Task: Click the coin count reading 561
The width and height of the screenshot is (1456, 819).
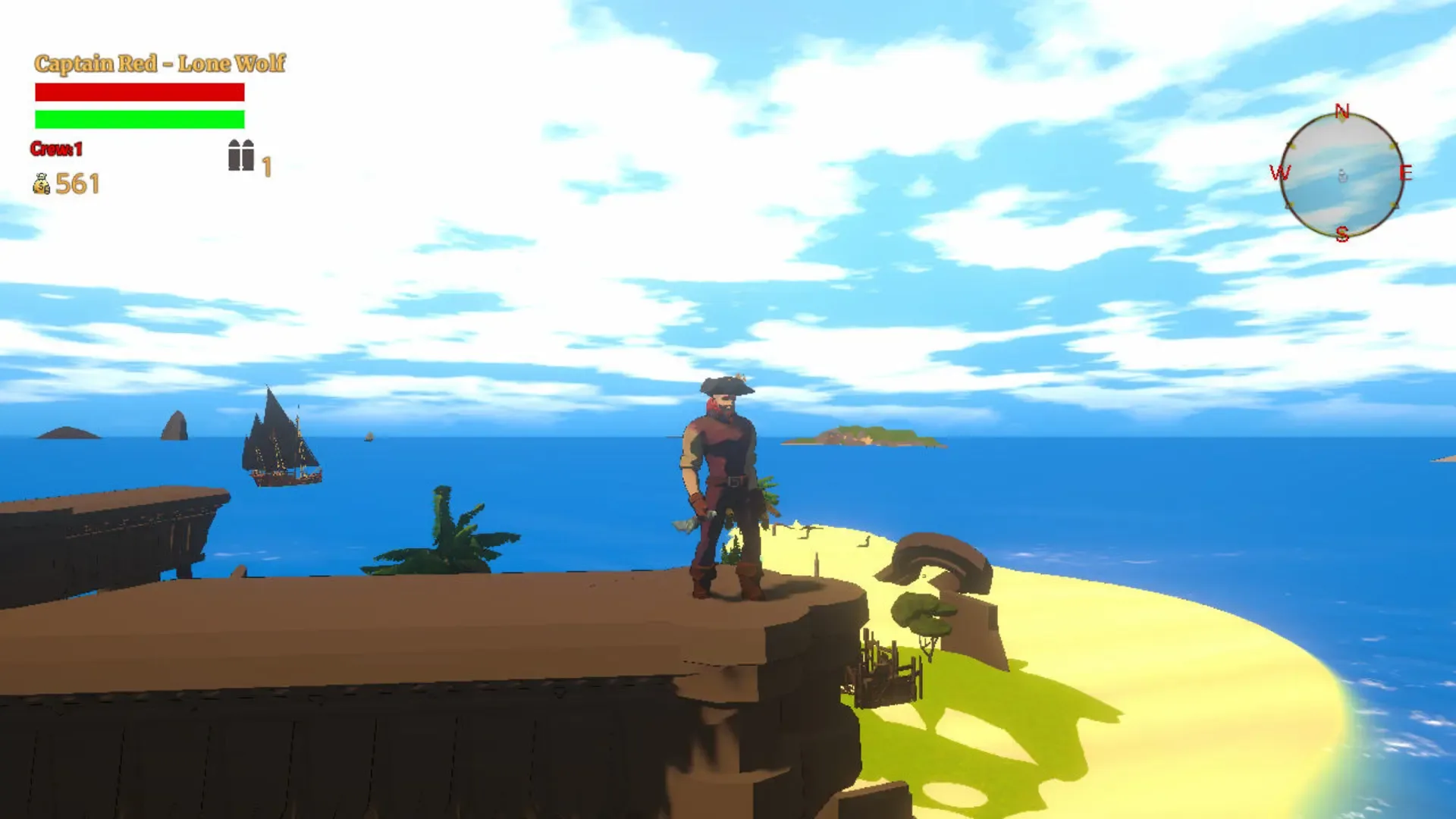Action: [77, 184]
